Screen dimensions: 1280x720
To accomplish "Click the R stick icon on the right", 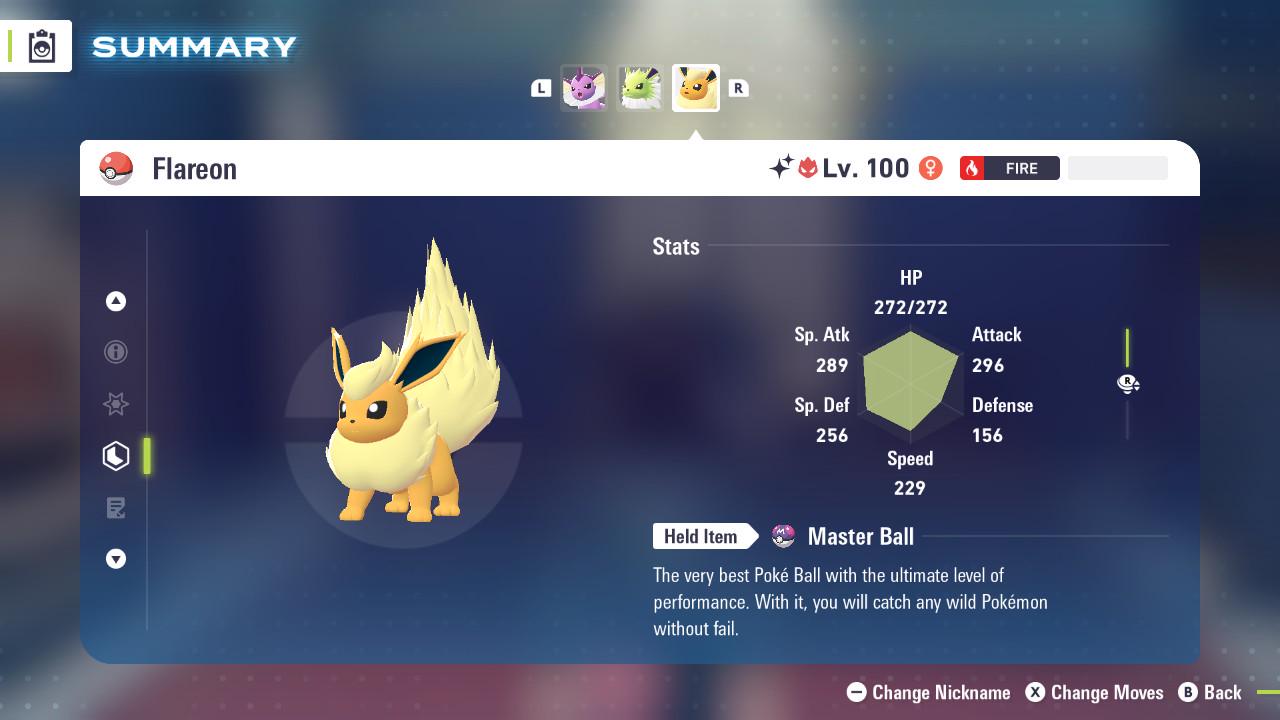I will pyautogui.click(x=1128, y=383).
